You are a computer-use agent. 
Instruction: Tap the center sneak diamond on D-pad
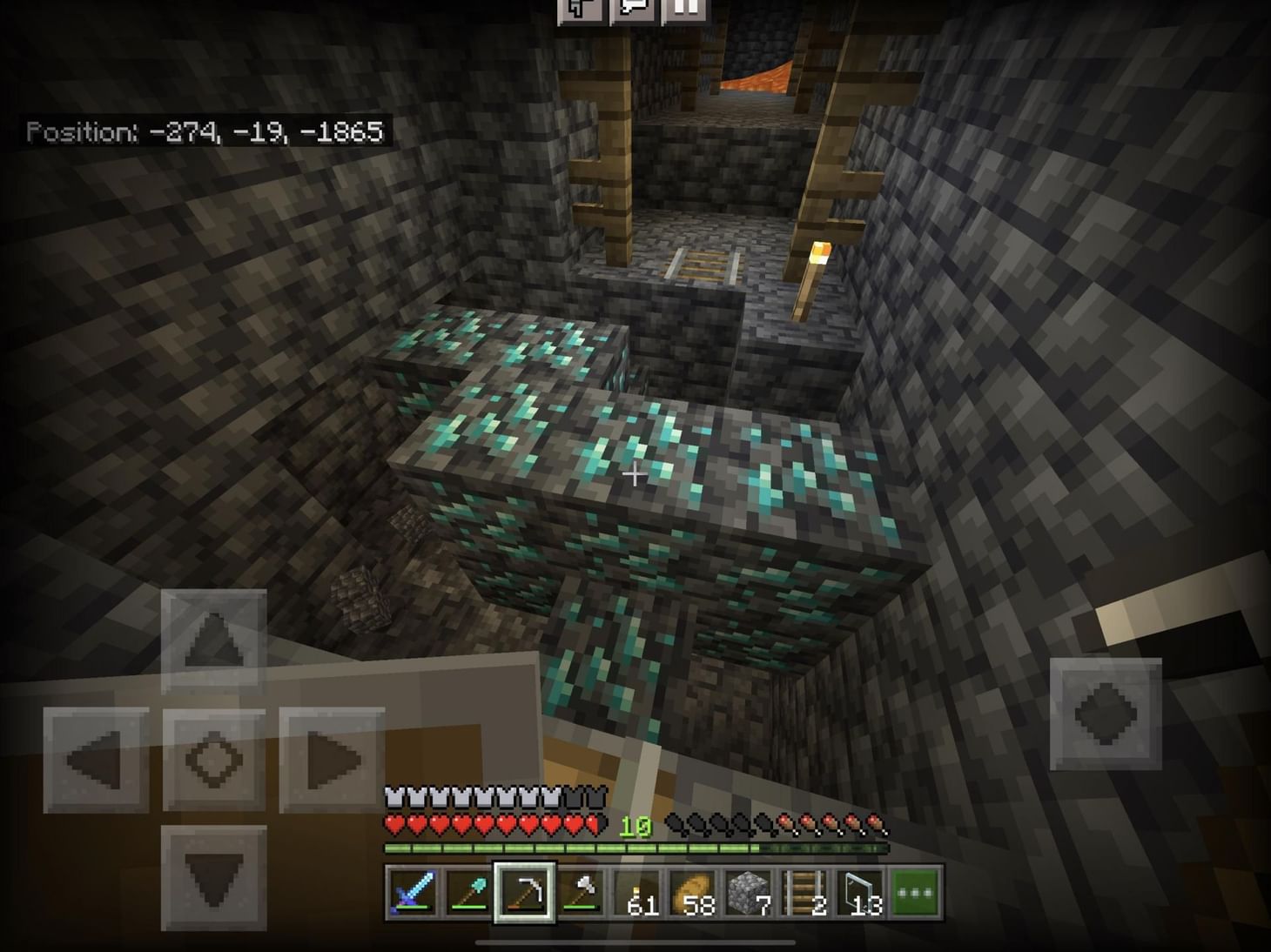click(x=213, y=759)
